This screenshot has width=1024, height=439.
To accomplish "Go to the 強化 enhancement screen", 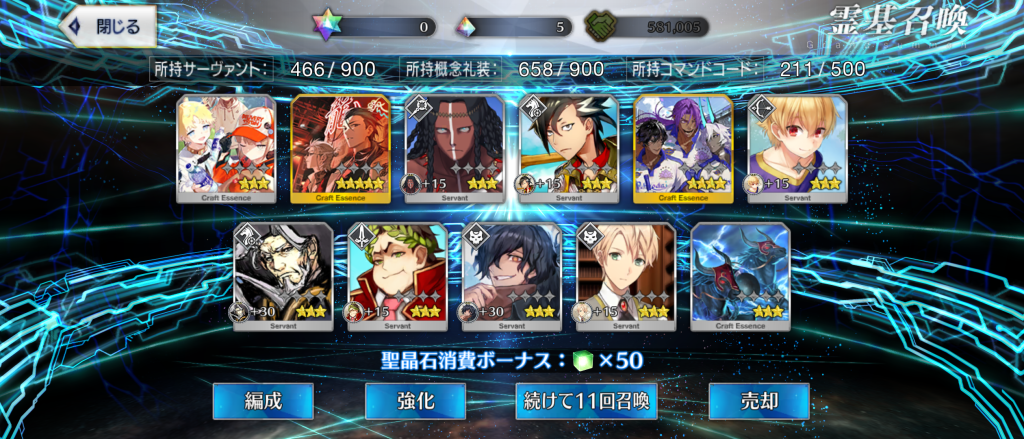I will pyautogui.click(x=414, y=401).
